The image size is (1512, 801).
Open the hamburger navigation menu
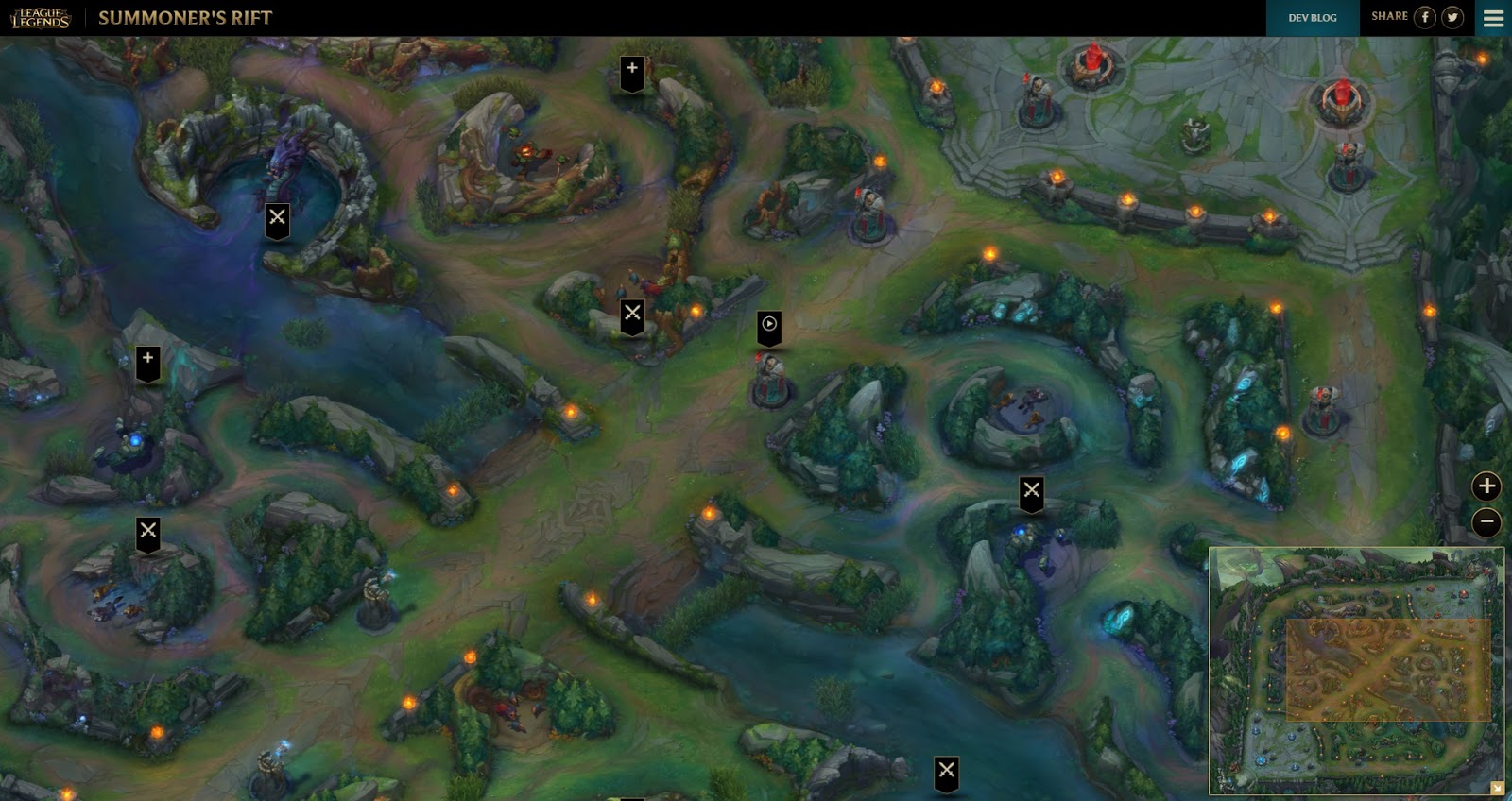[1493, 16]
